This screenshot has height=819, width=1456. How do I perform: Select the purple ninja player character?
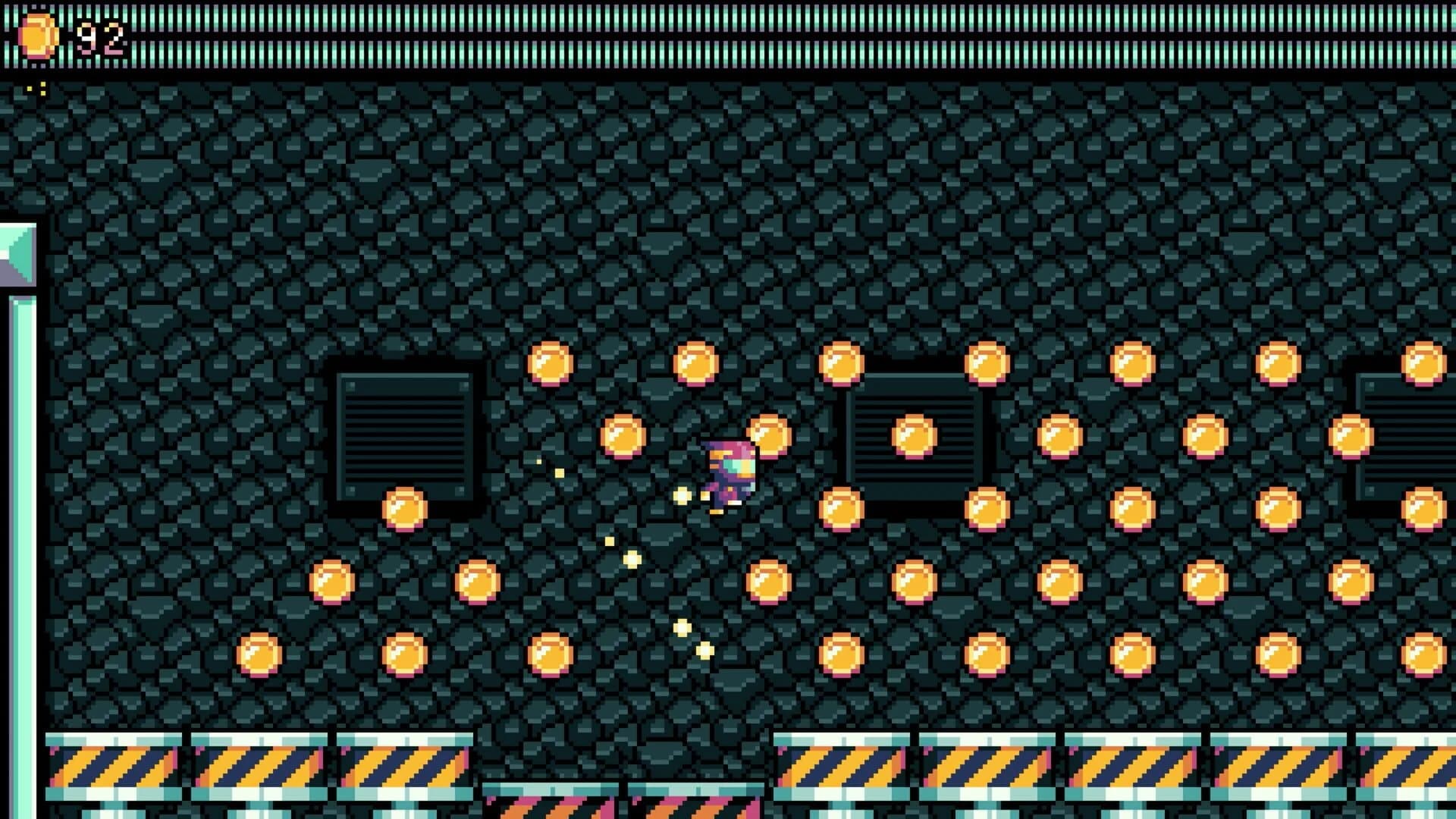pos(728,470)
